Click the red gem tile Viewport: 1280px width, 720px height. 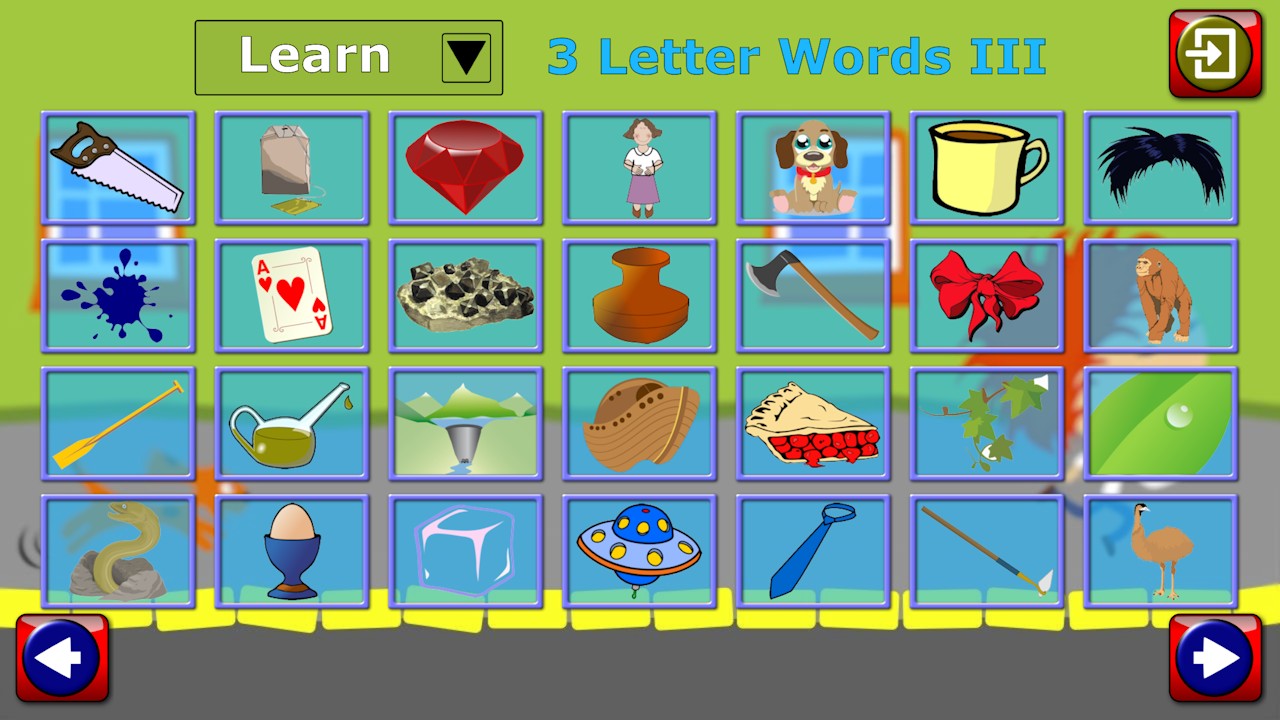point(465,166)
